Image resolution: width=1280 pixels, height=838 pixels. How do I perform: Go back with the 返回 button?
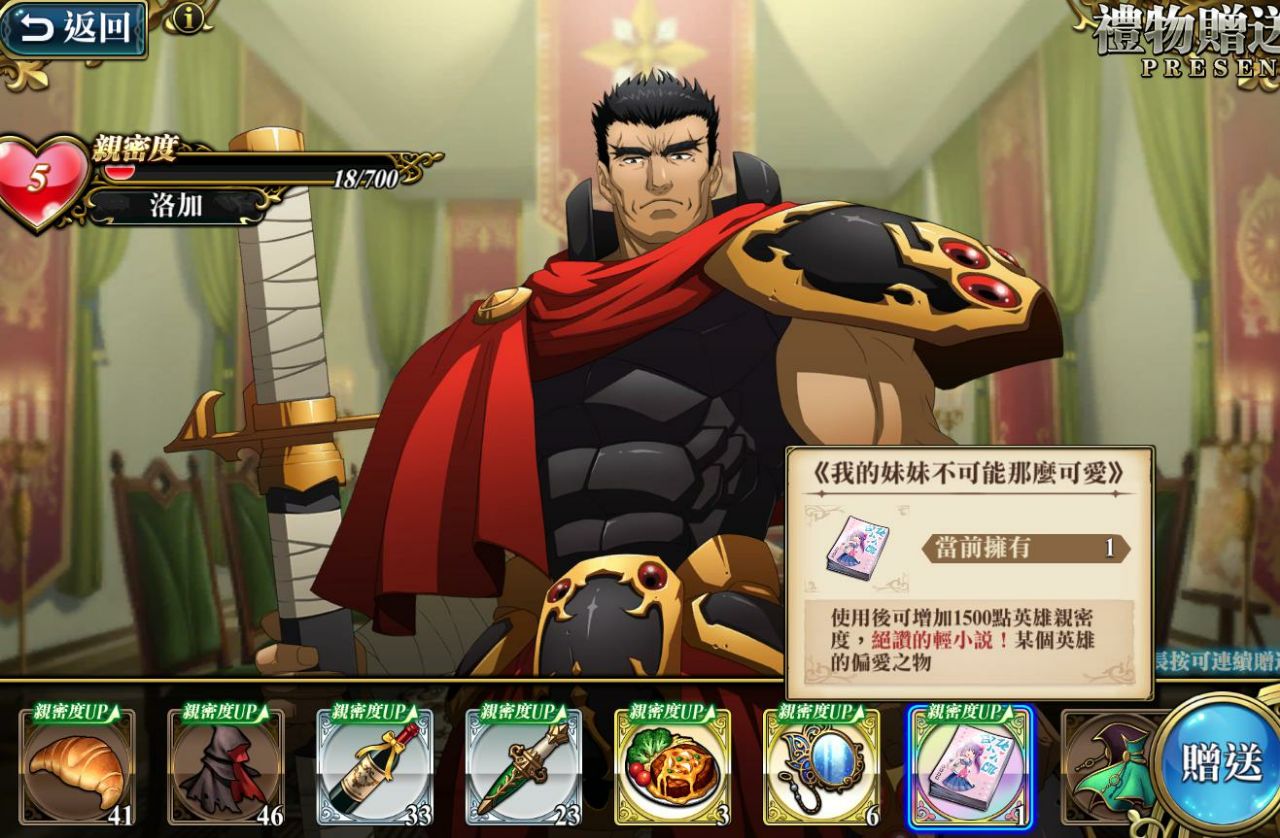click(75, 28)
